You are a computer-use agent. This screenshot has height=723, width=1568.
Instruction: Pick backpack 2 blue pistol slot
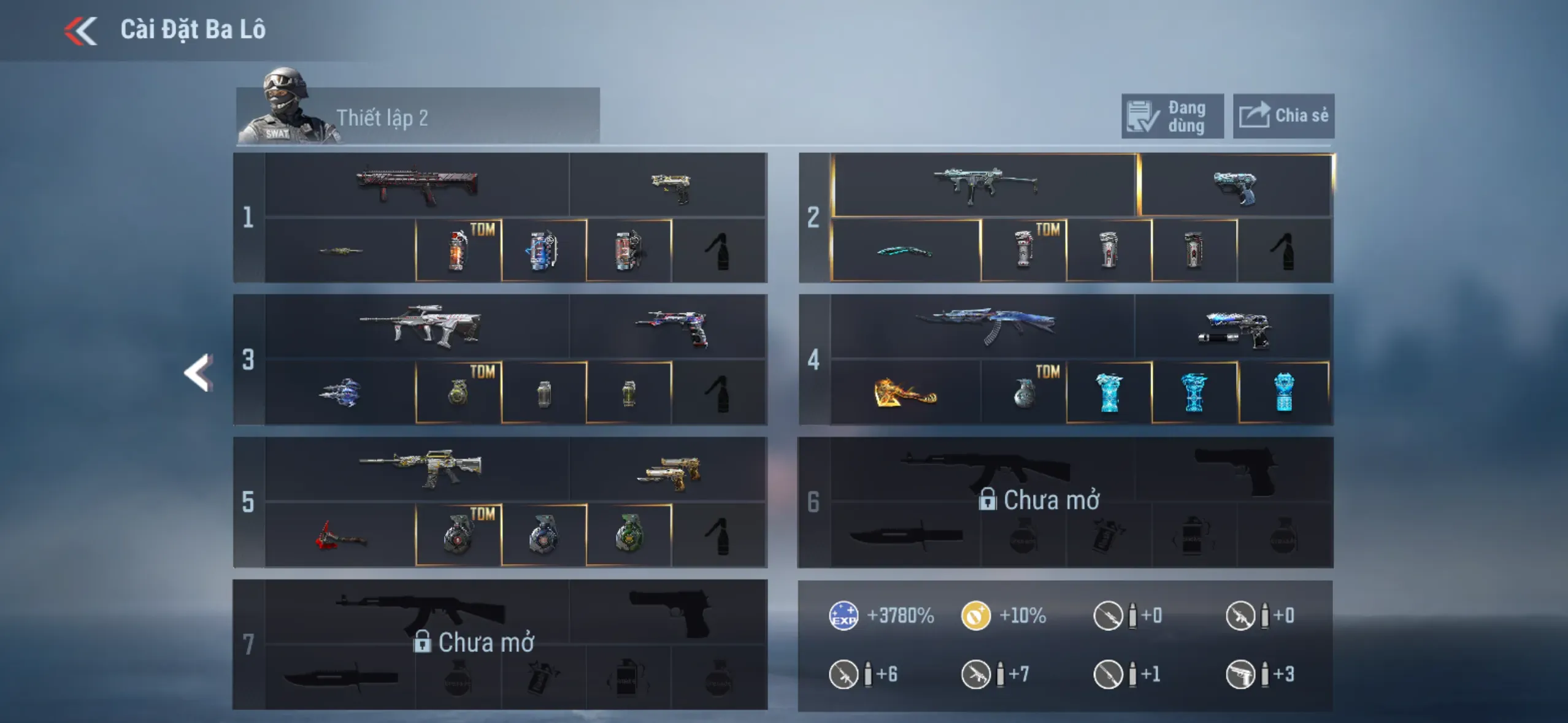pyautogui.click(x=1234, y=186)
